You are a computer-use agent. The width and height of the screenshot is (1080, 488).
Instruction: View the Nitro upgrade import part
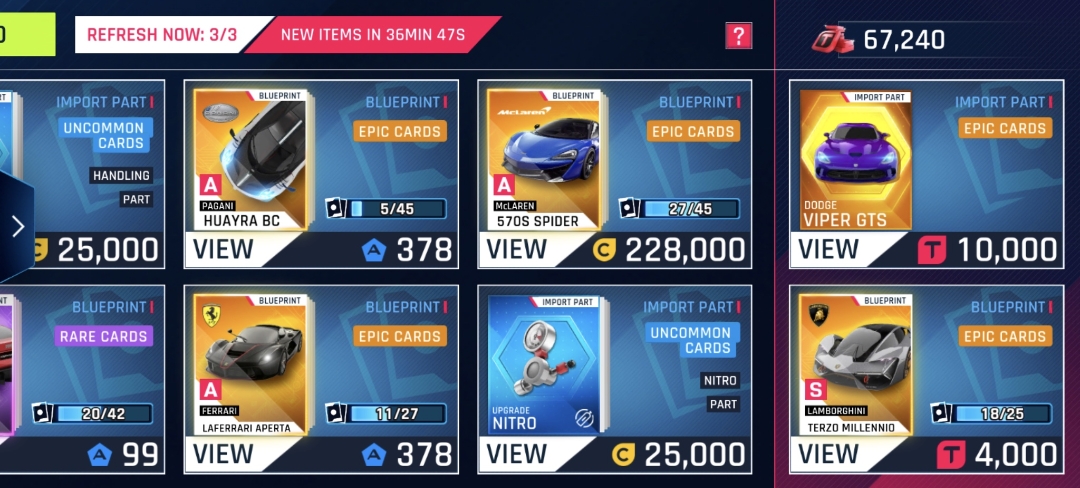coord(516,454)
